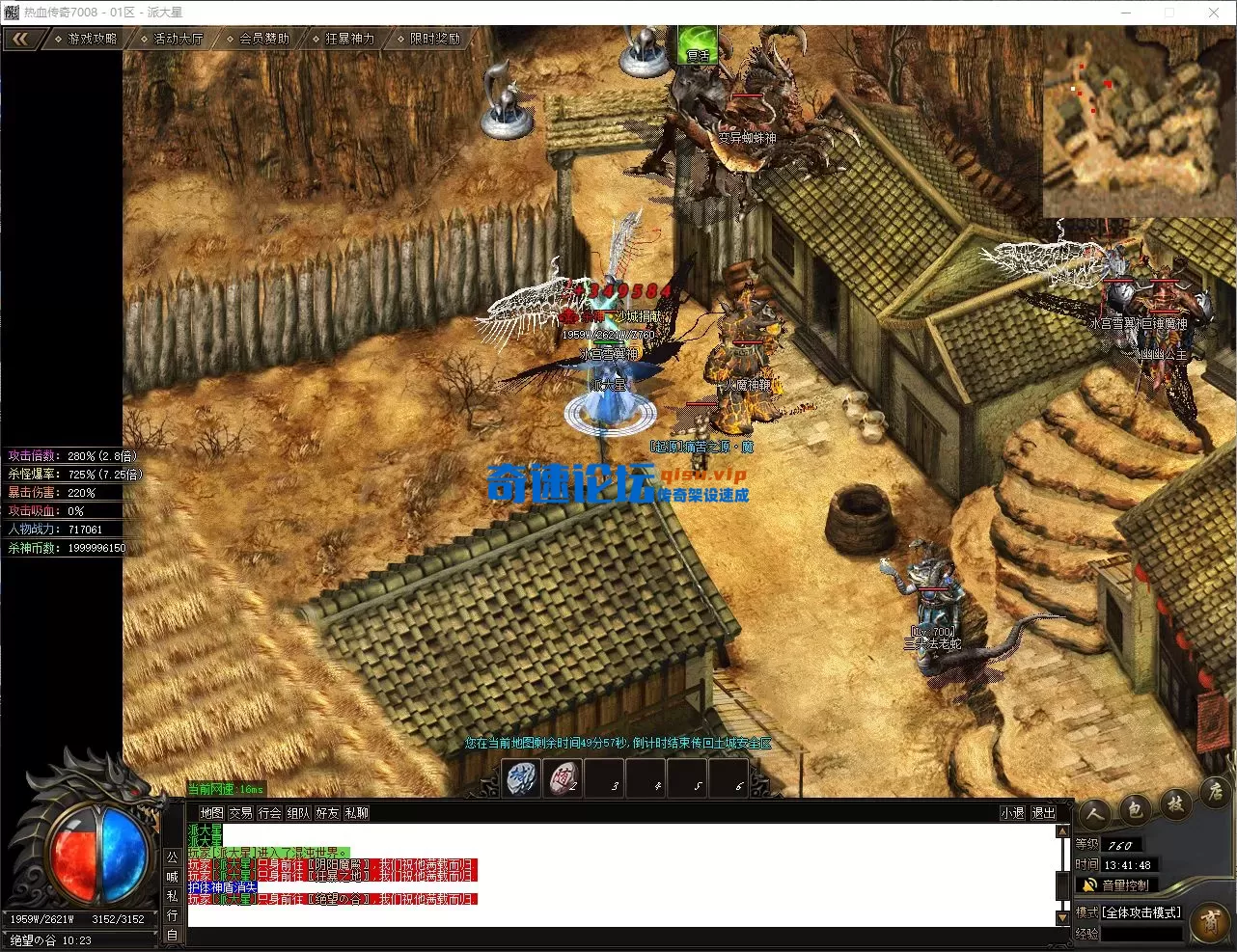This screenshot has height=952, width=1237.
Task: Select the 狂暴神力 menu entry
Action: coord(347,39)
